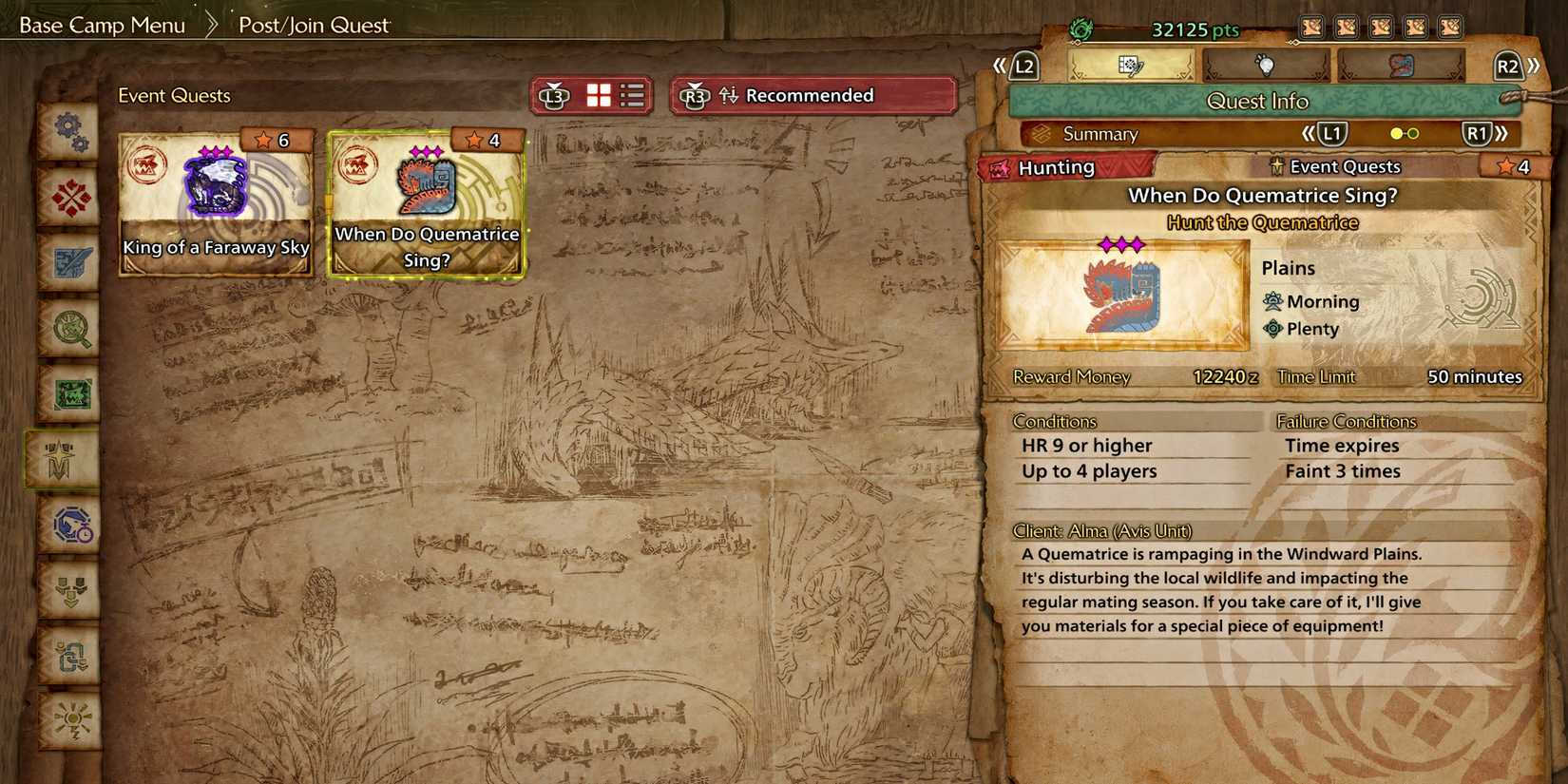Click the second page dot on Summary bar

(x=1413, y=134)
